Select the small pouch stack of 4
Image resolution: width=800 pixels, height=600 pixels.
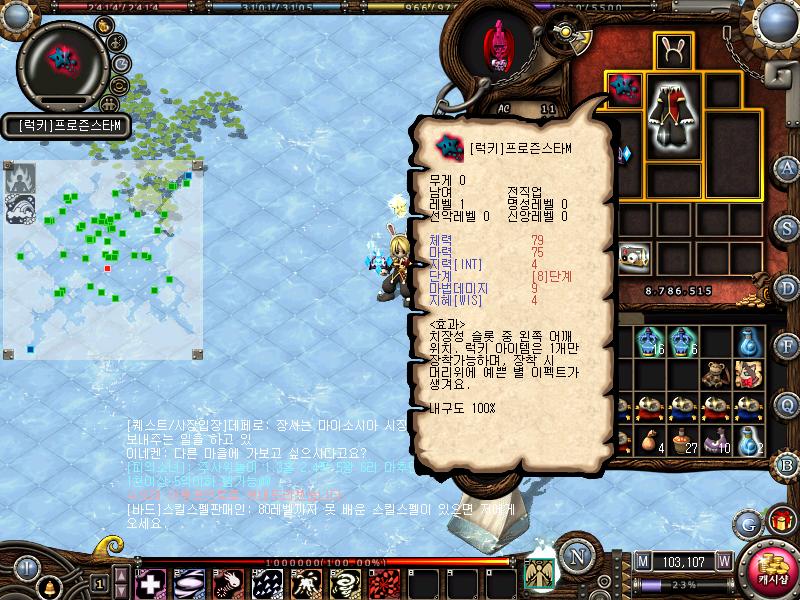(651, 440)
